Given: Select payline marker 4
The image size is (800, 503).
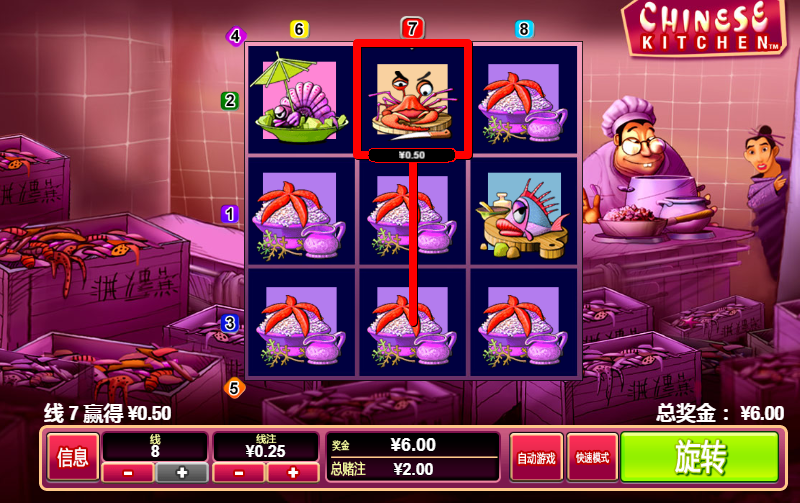Looking at the screenshot, I should [236, 37].
